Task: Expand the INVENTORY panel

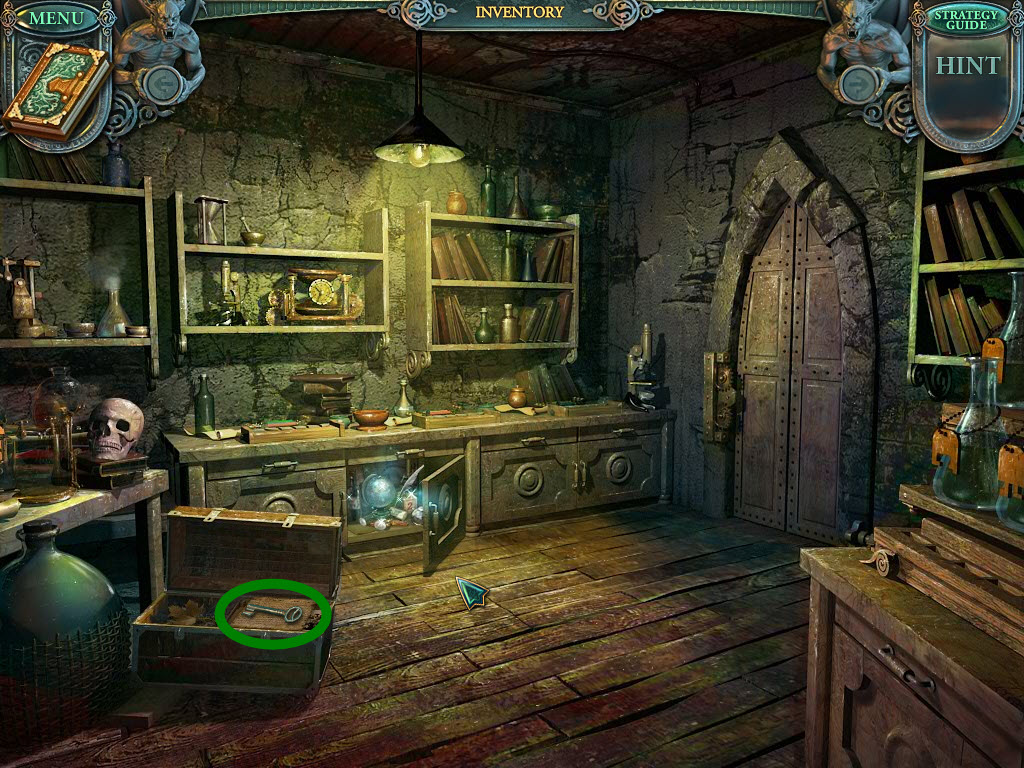Action: (519, 13)
